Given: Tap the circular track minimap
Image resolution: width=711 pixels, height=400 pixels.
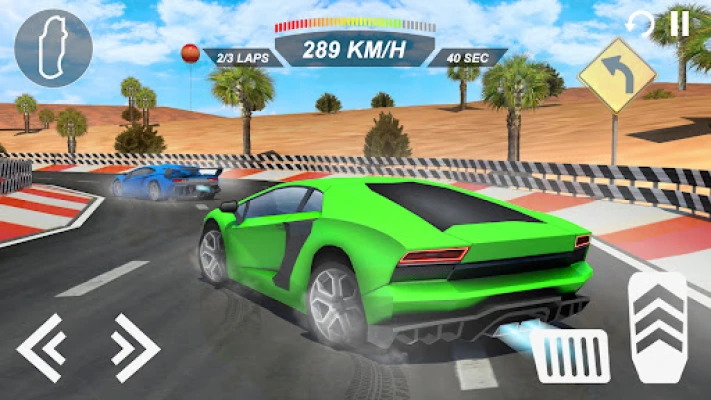Looking at the screenshot, I should [x=54, y=48].
